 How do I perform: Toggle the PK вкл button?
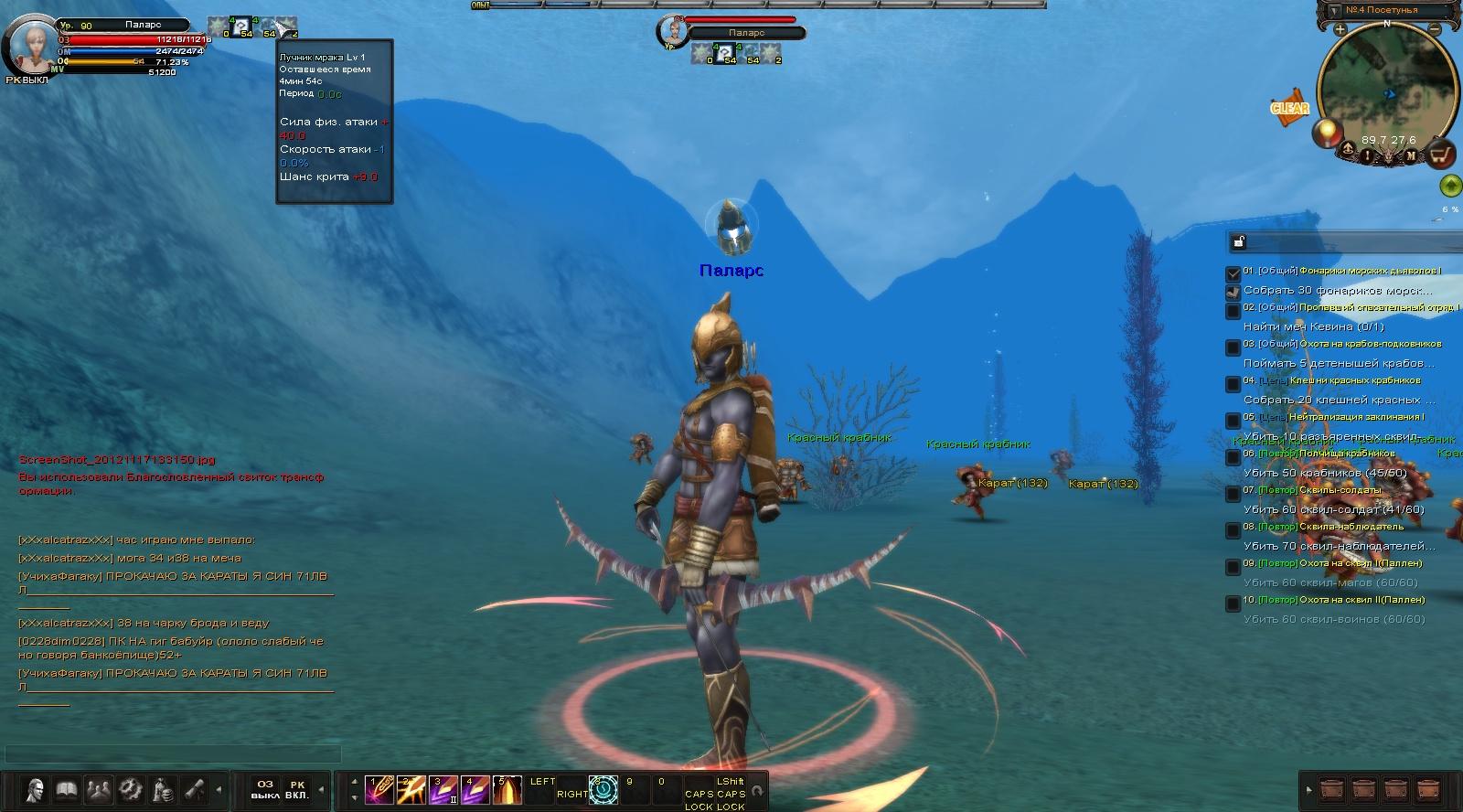297,789
